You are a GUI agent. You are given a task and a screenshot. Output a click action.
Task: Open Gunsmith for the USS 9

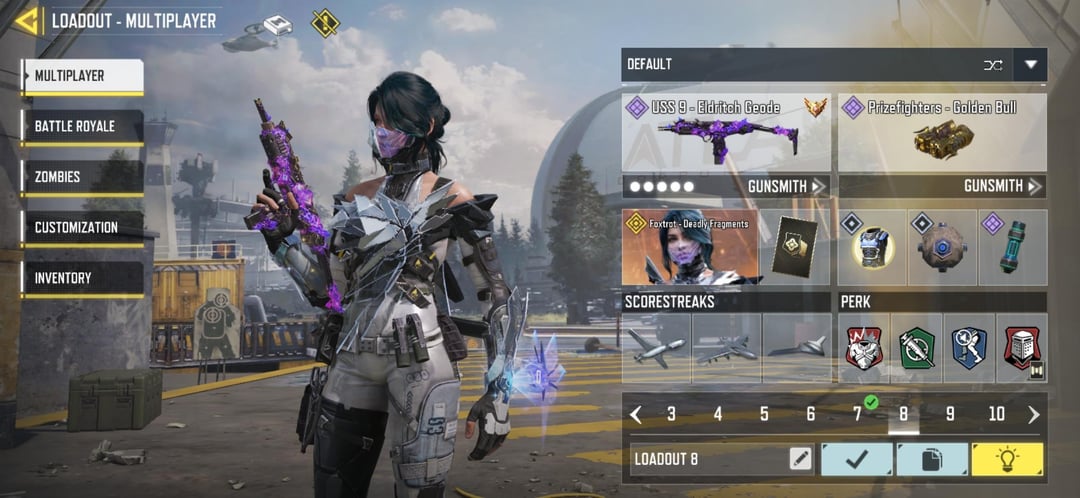[x=787, y=186]
